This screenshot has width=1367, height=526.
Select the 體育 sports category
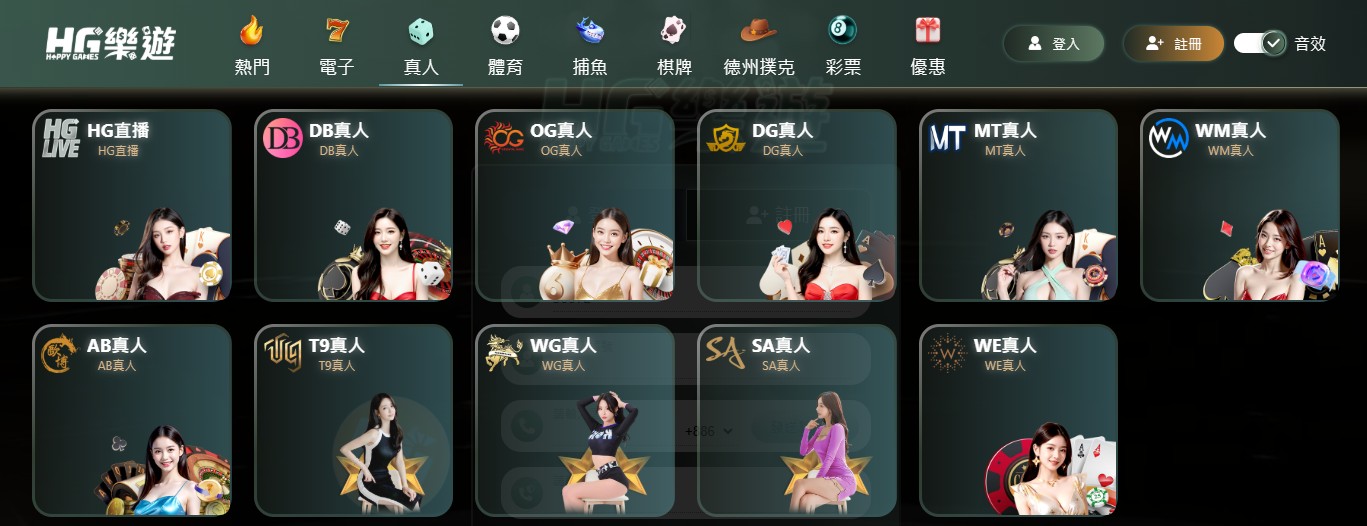point(505,47)
